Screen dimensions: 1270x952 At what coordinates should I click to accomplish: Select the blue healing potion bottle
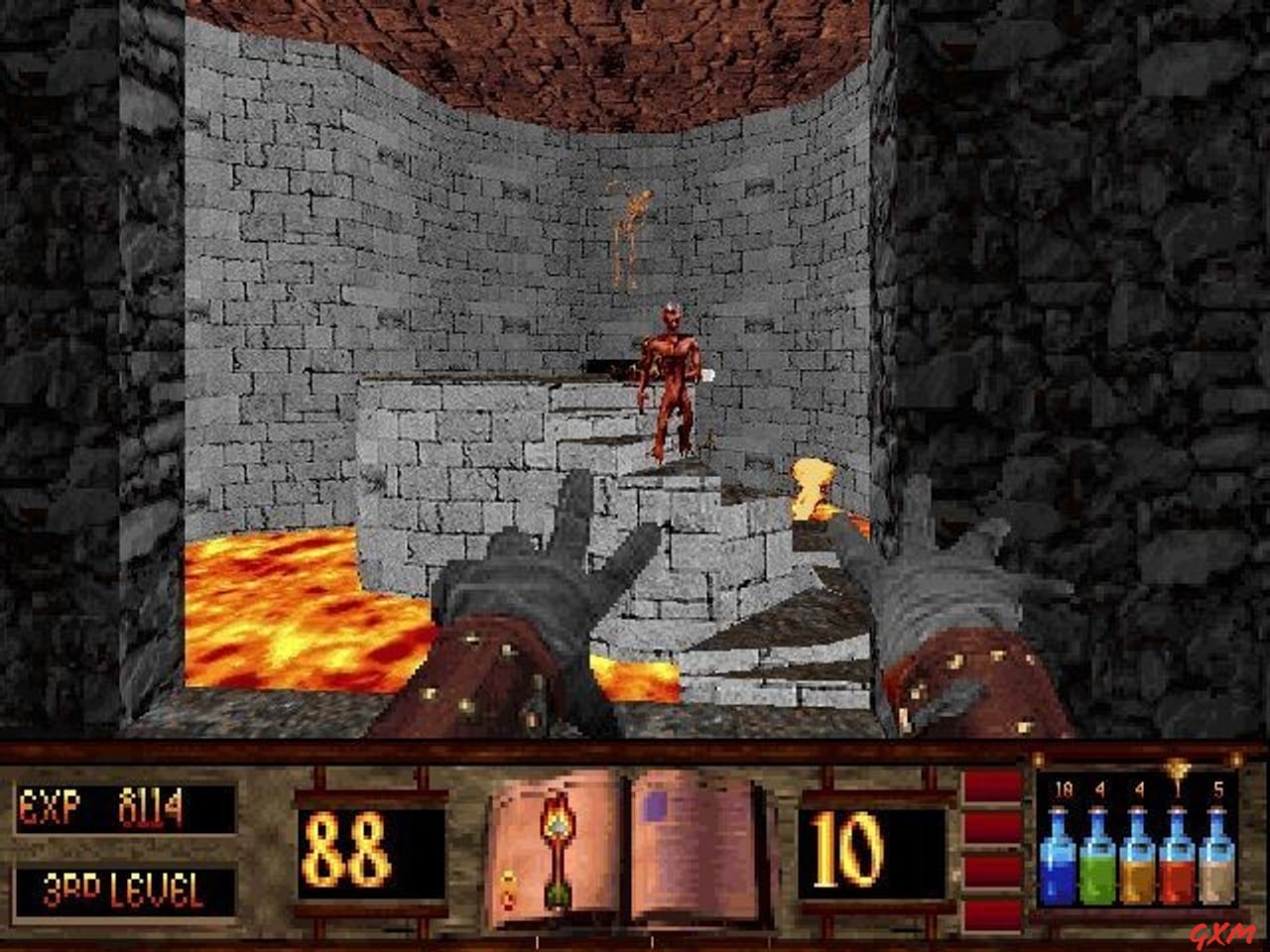pyautogui.click(x=1060, y=874)
